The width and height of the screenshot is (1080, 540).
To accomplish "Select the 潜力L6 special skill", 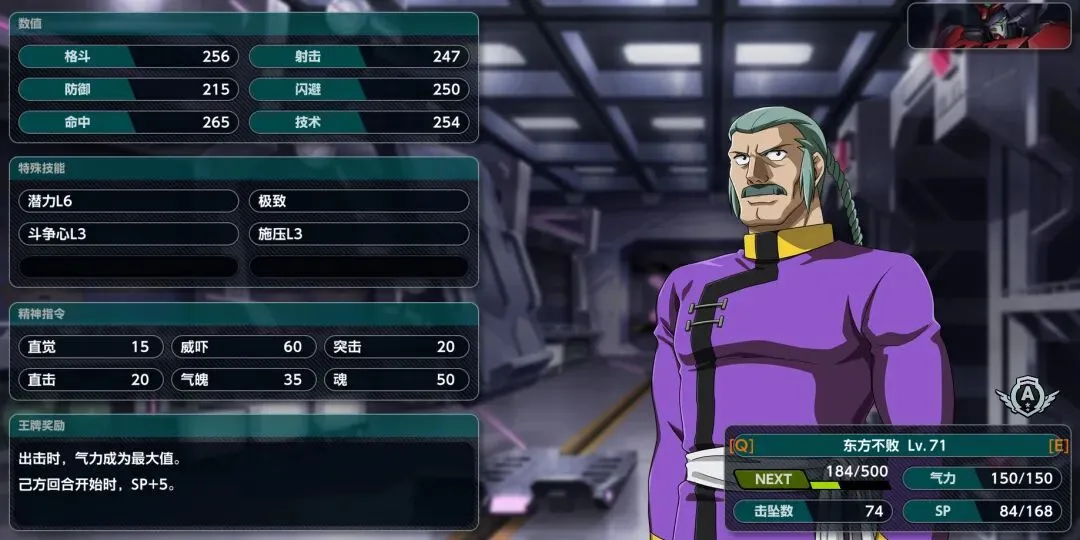I will tap(128, 201).
